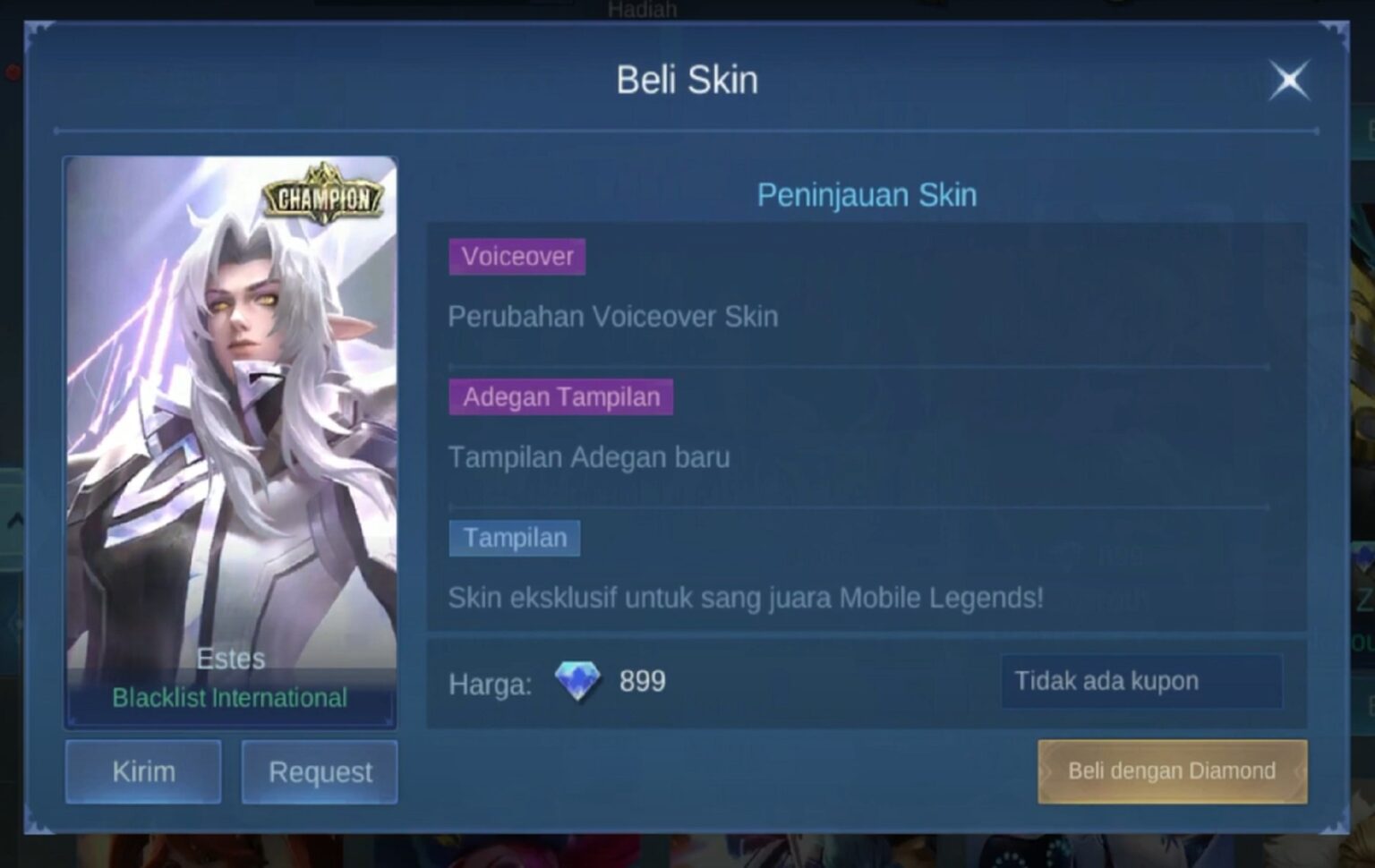Click the Estes name under the portrait
Viewport: 1375px width, 868px height.
point(230,660)
